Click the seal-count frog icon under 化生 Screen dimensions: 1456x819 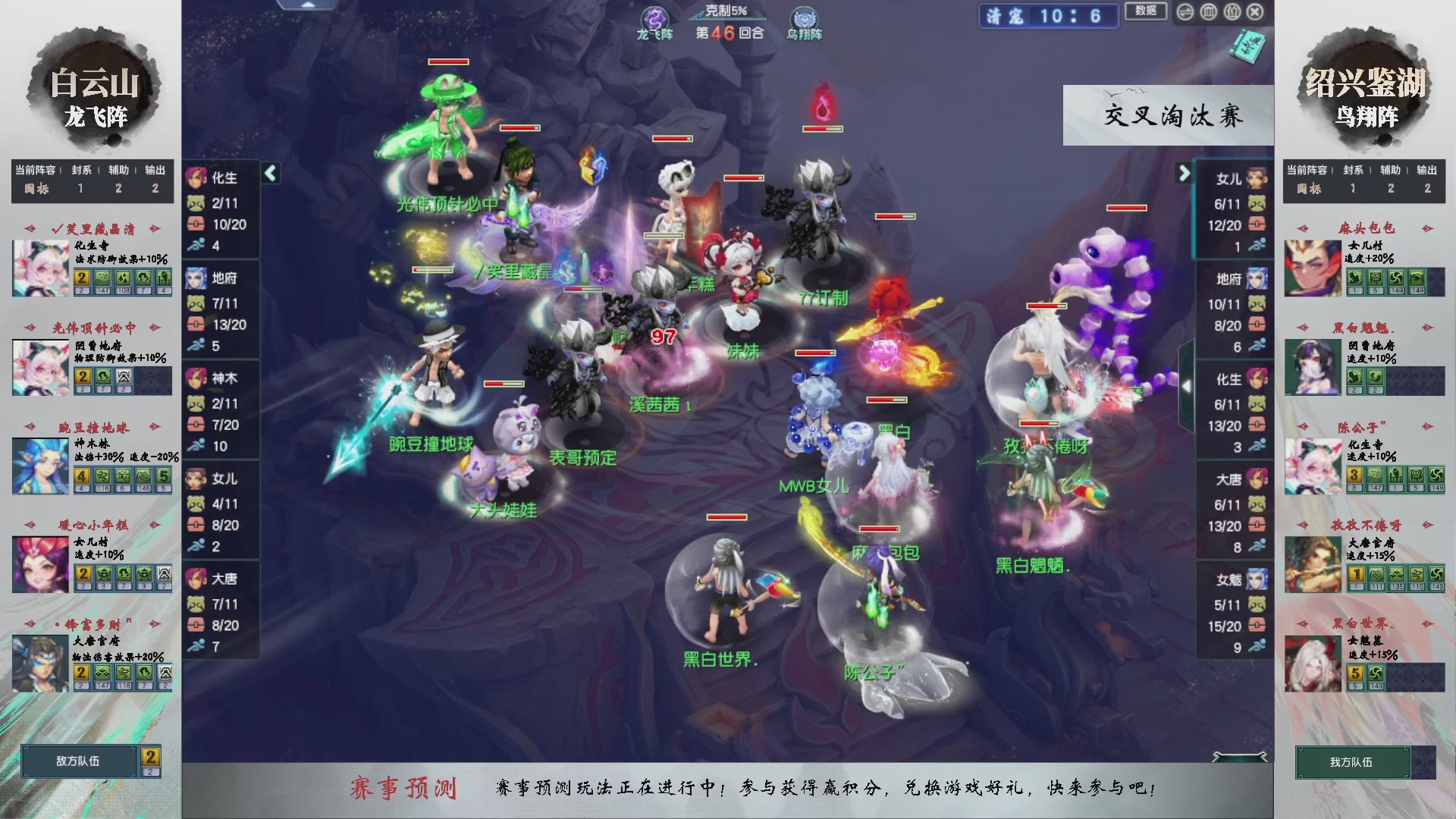[x=196, y=203]
